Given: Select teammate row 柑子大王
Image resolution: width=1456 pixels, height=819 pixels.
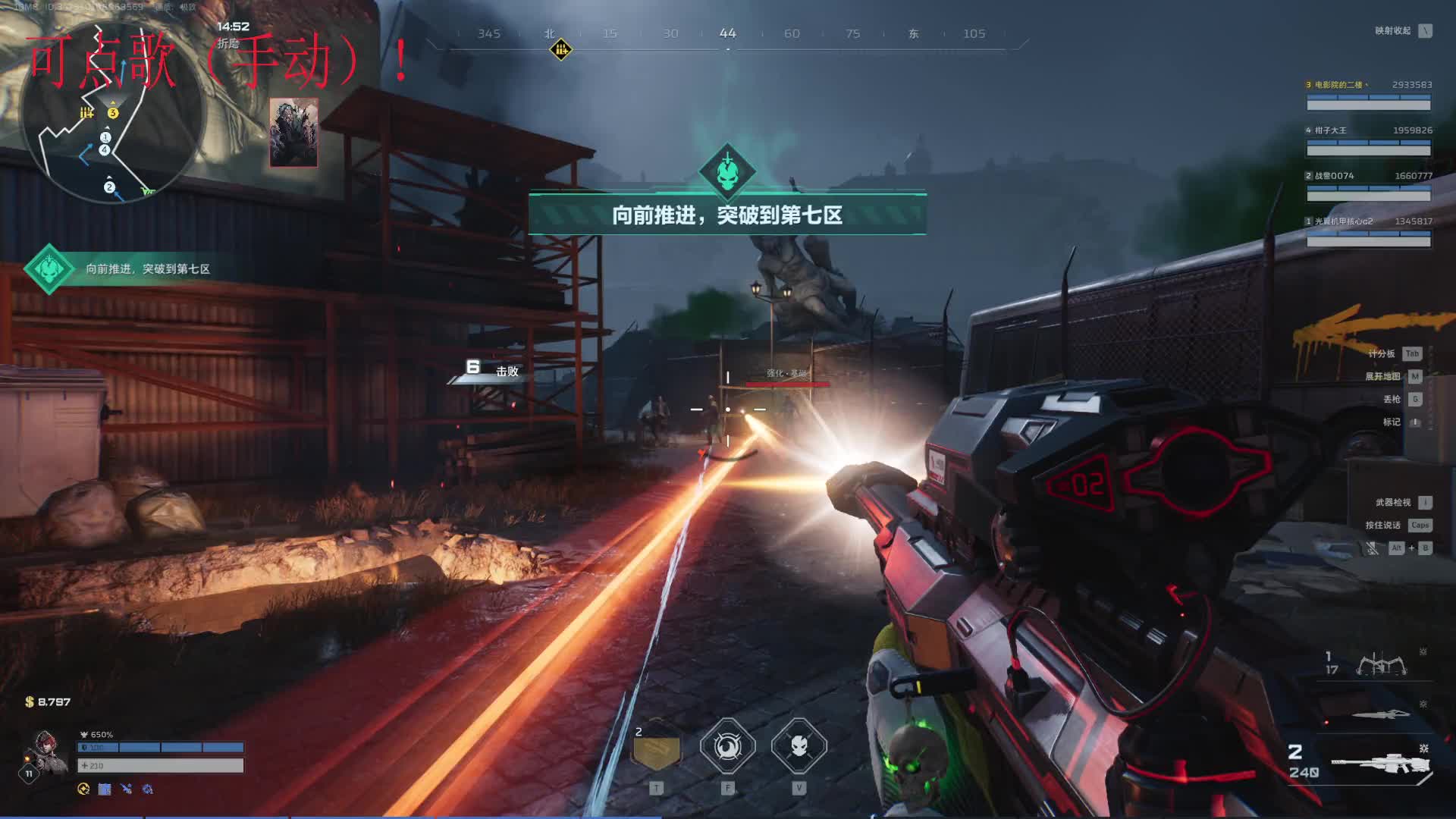Looking at the screenshot, I should point(1368,141).
